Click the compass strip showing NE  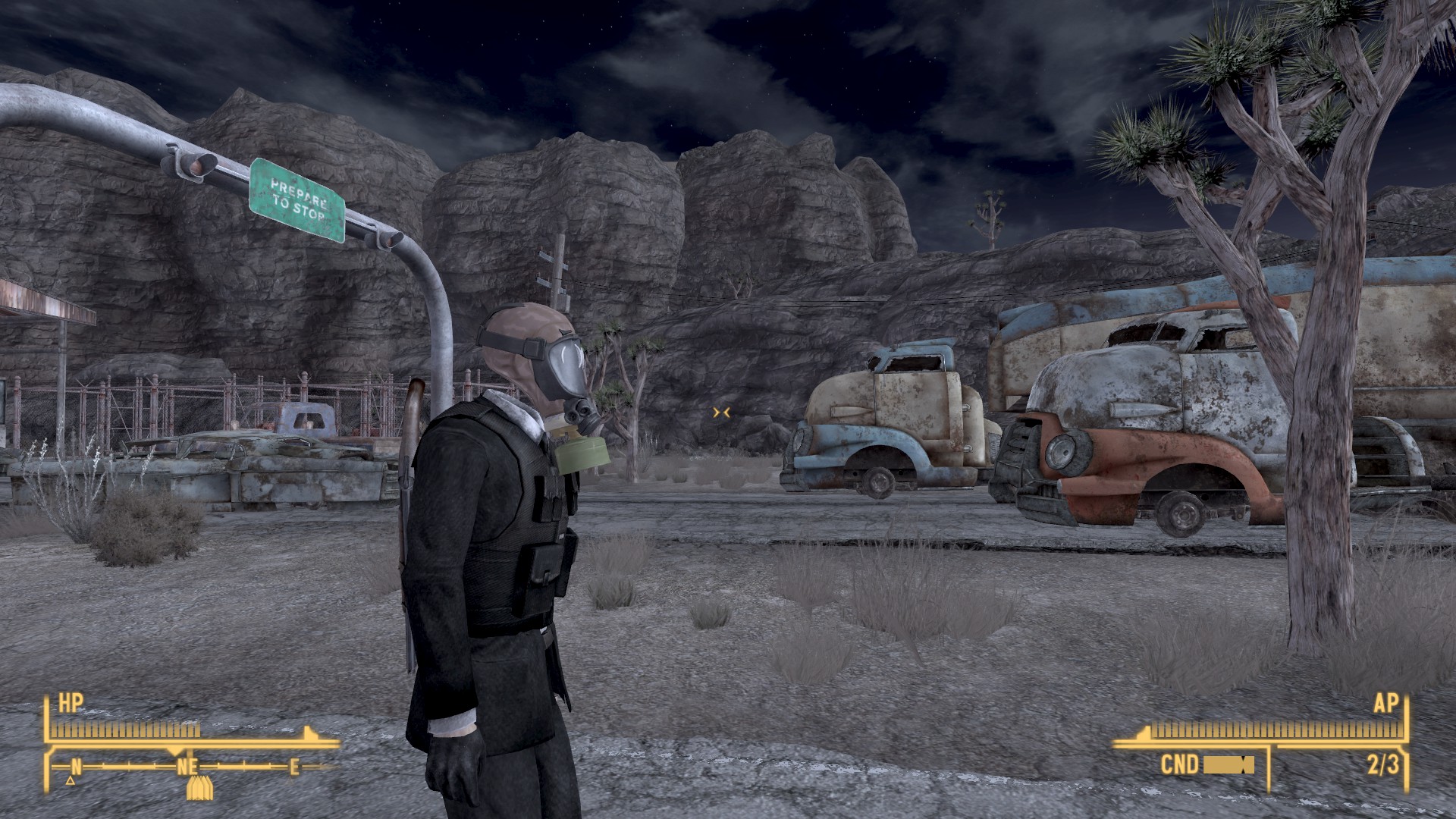click(x=187, y=766)
